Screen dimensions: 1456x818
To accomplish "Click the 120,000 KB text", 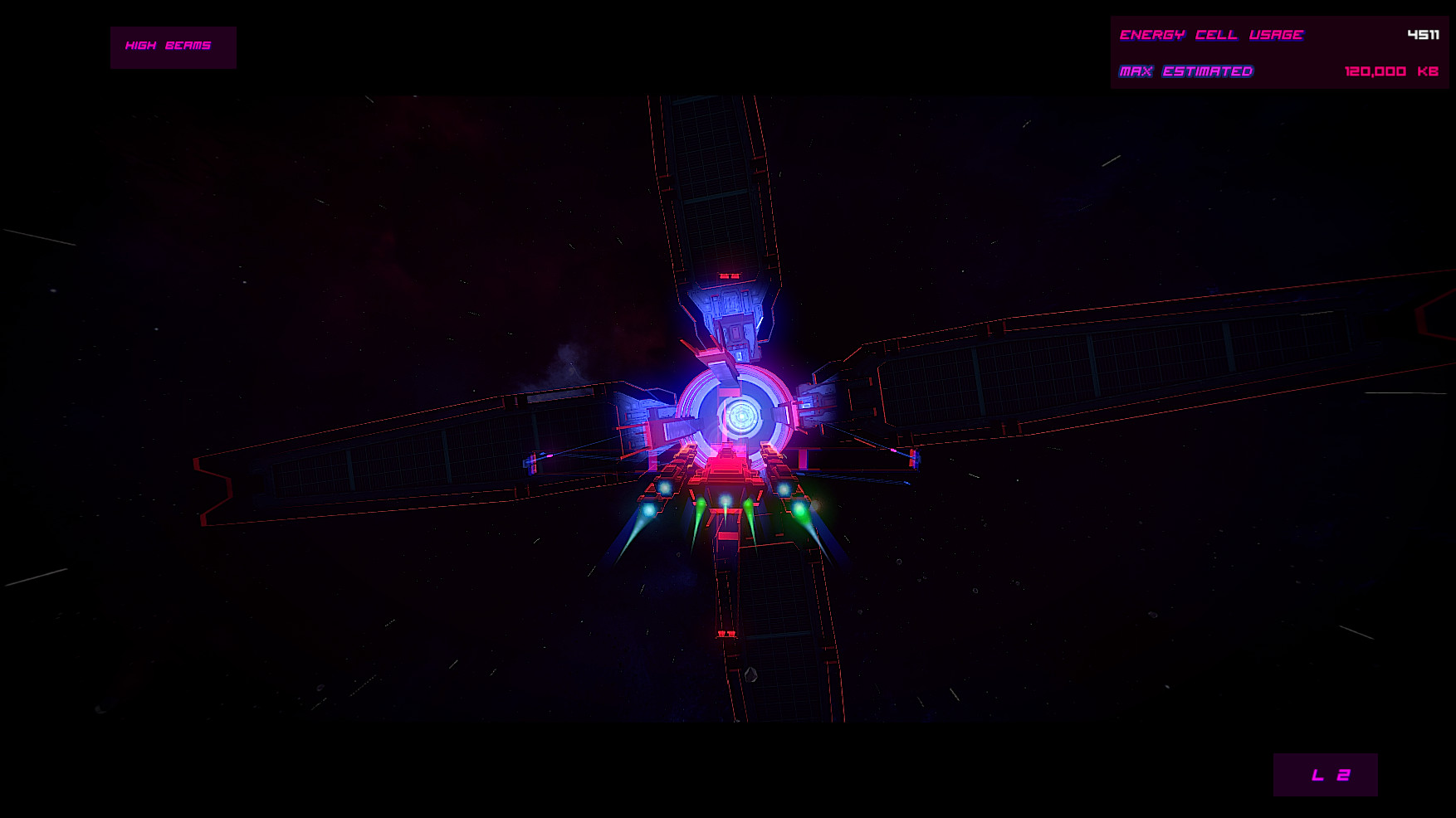I will 1390,71.
